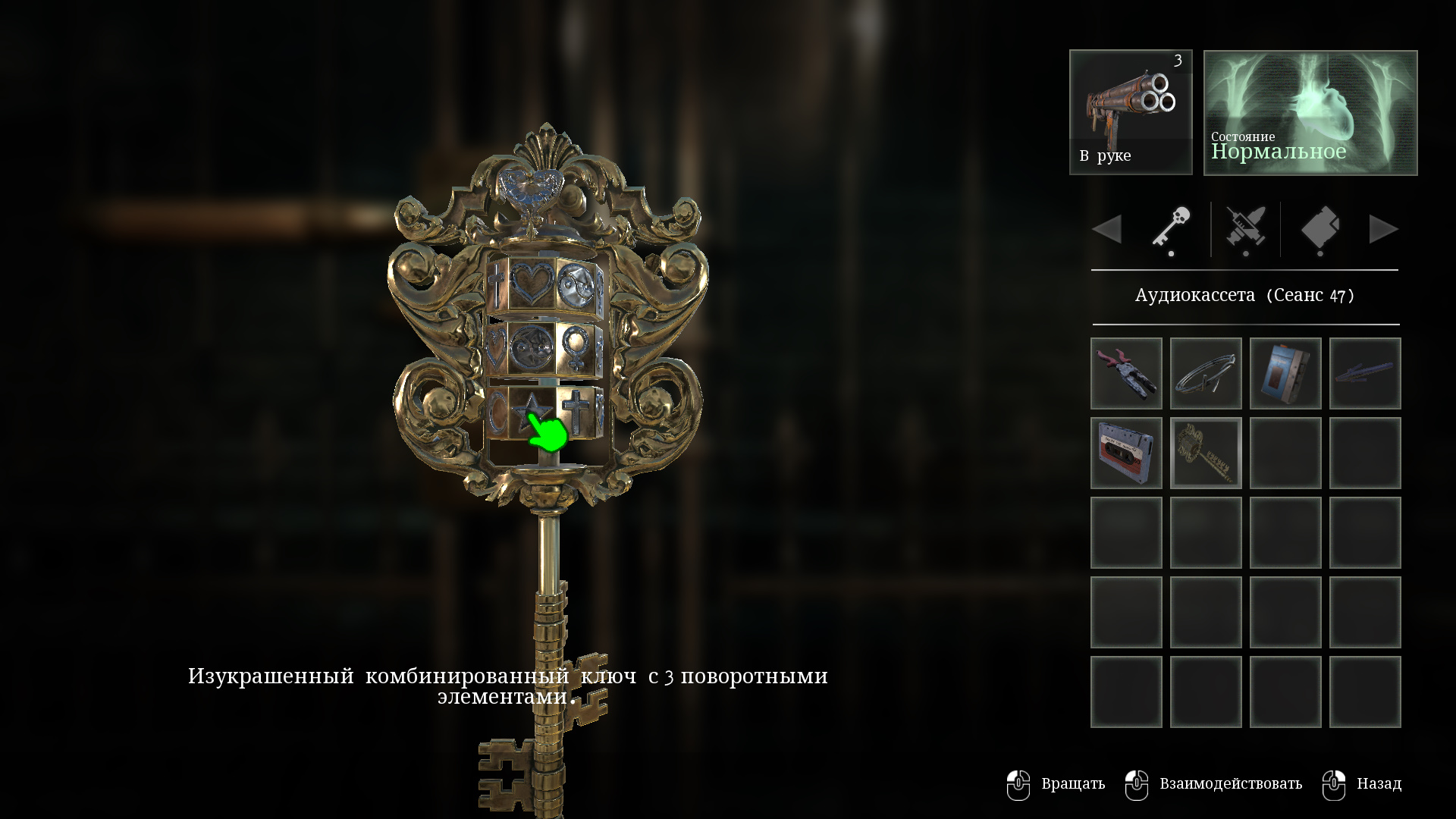Select the pliers inventory slot
This screenshot has height=819, width=1456.
(x=1126, y=374)
